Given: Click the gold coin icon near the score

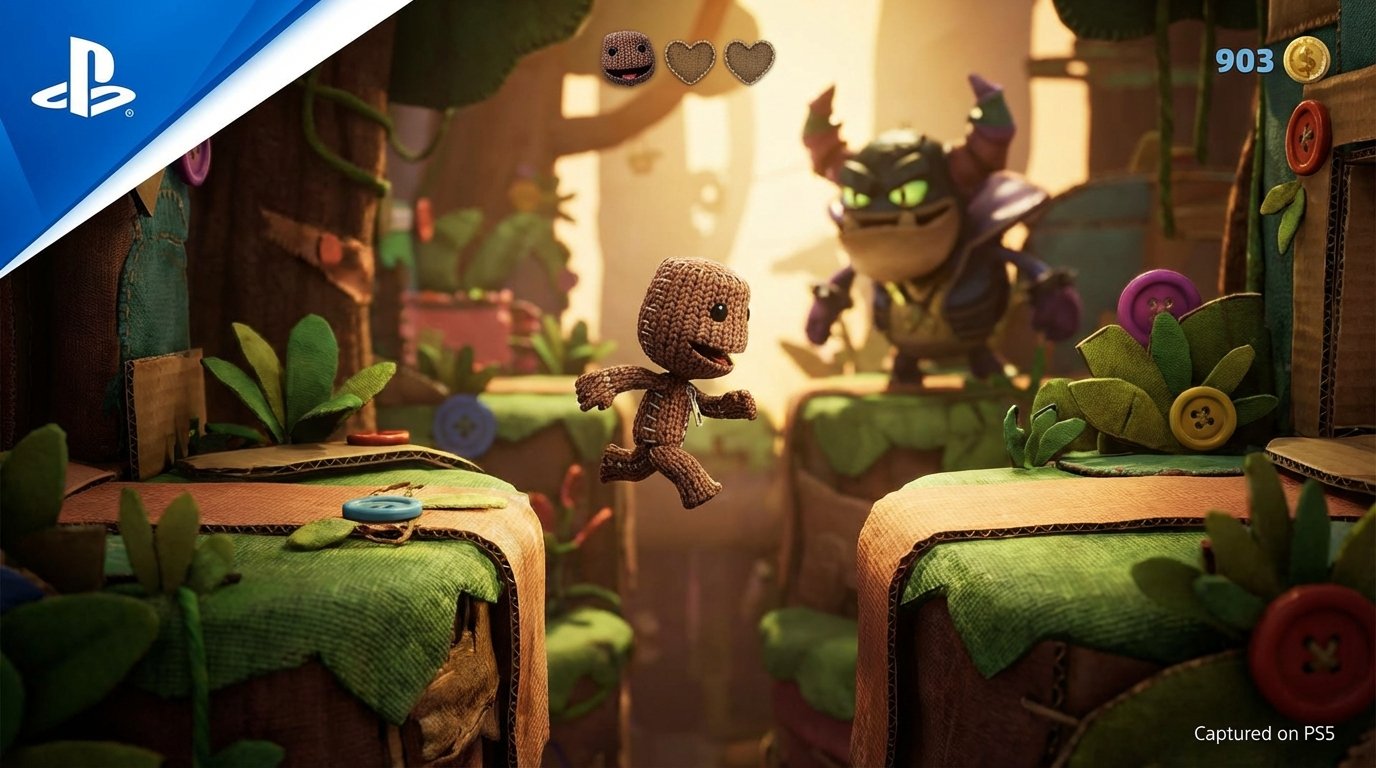Looking at the screenshot, I should pos(1308,59).
